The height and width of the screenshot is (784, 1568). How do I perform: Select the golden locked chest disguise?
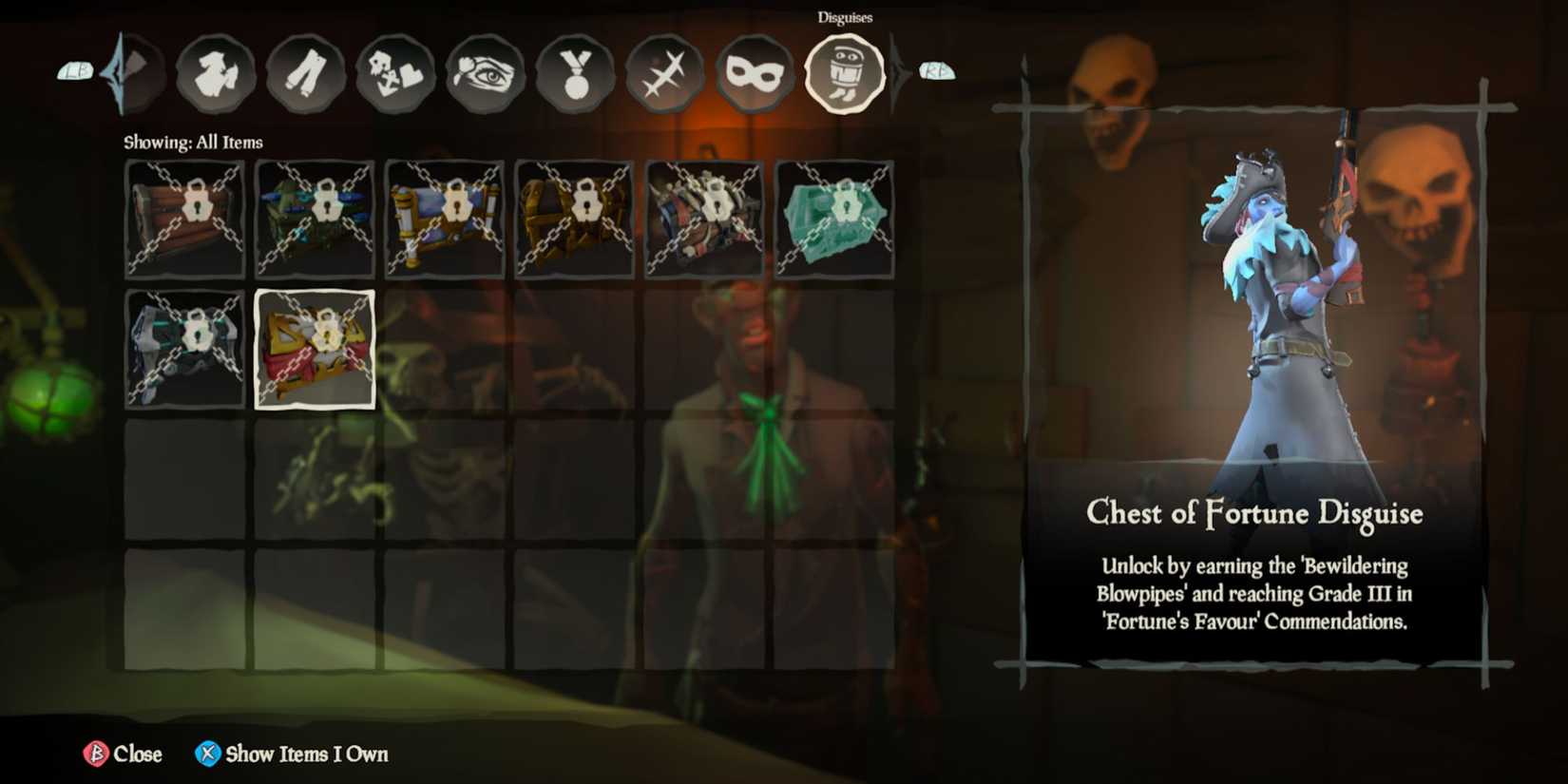[574, 220]
